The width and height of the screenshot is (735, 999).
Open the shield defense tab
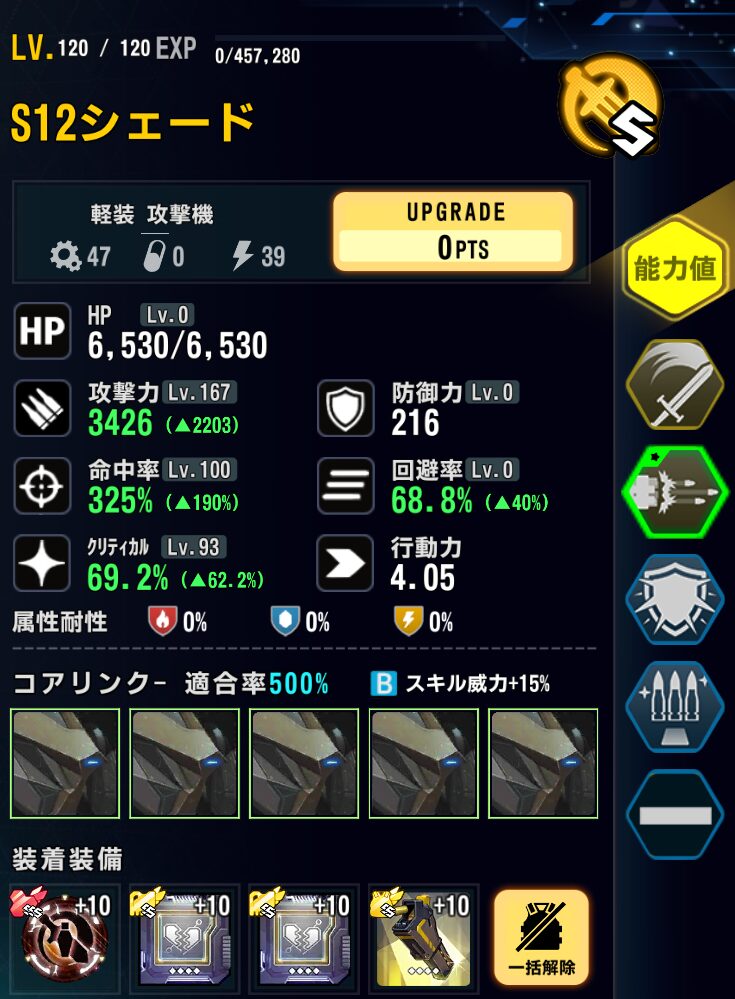click(x=675, y=598)
